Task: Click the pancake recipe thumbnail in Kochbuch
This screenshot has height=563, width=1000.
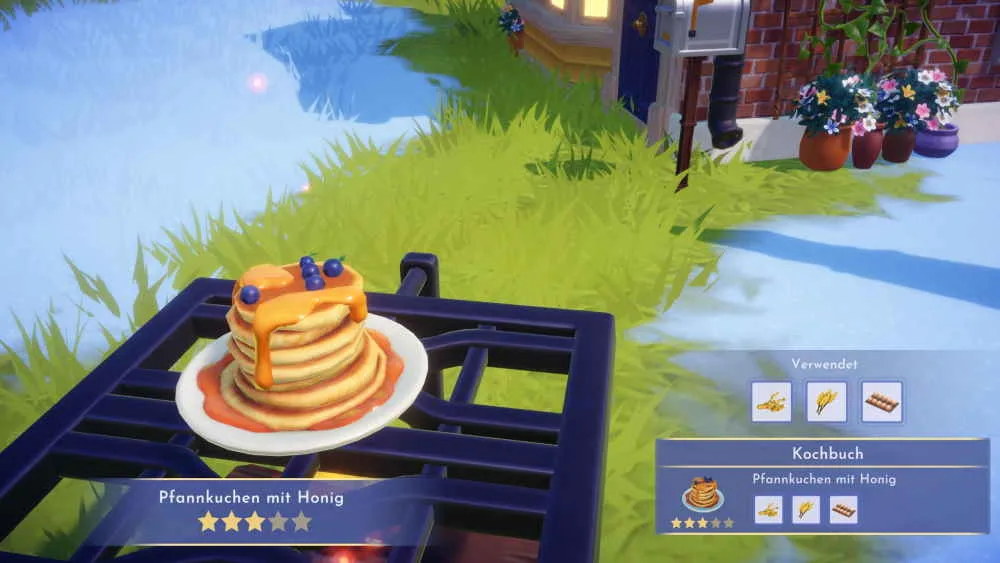Action: [x=702, y=493]
